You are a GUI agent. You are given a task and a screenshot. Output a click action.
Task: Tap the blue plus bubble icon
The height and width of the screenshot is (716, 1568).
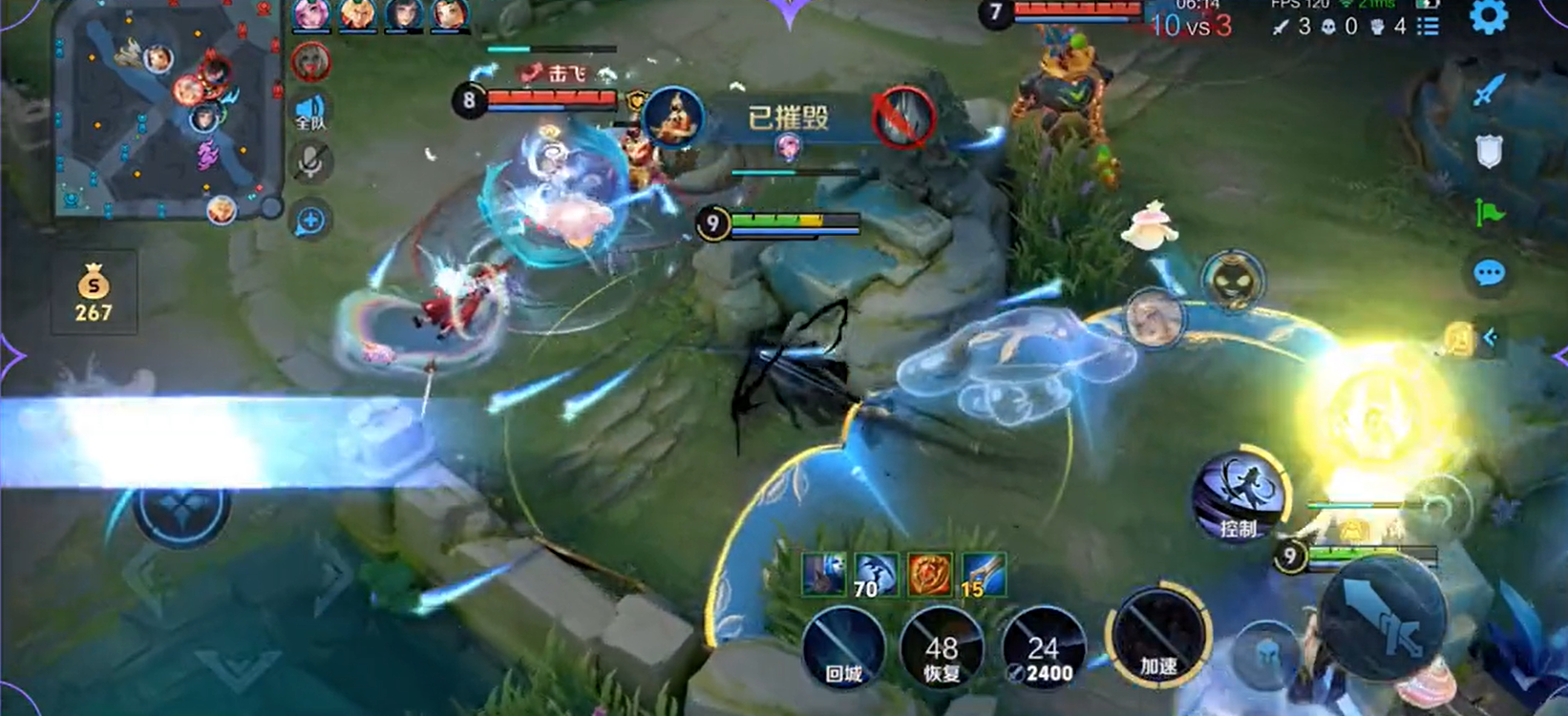(x=310, y=221)
